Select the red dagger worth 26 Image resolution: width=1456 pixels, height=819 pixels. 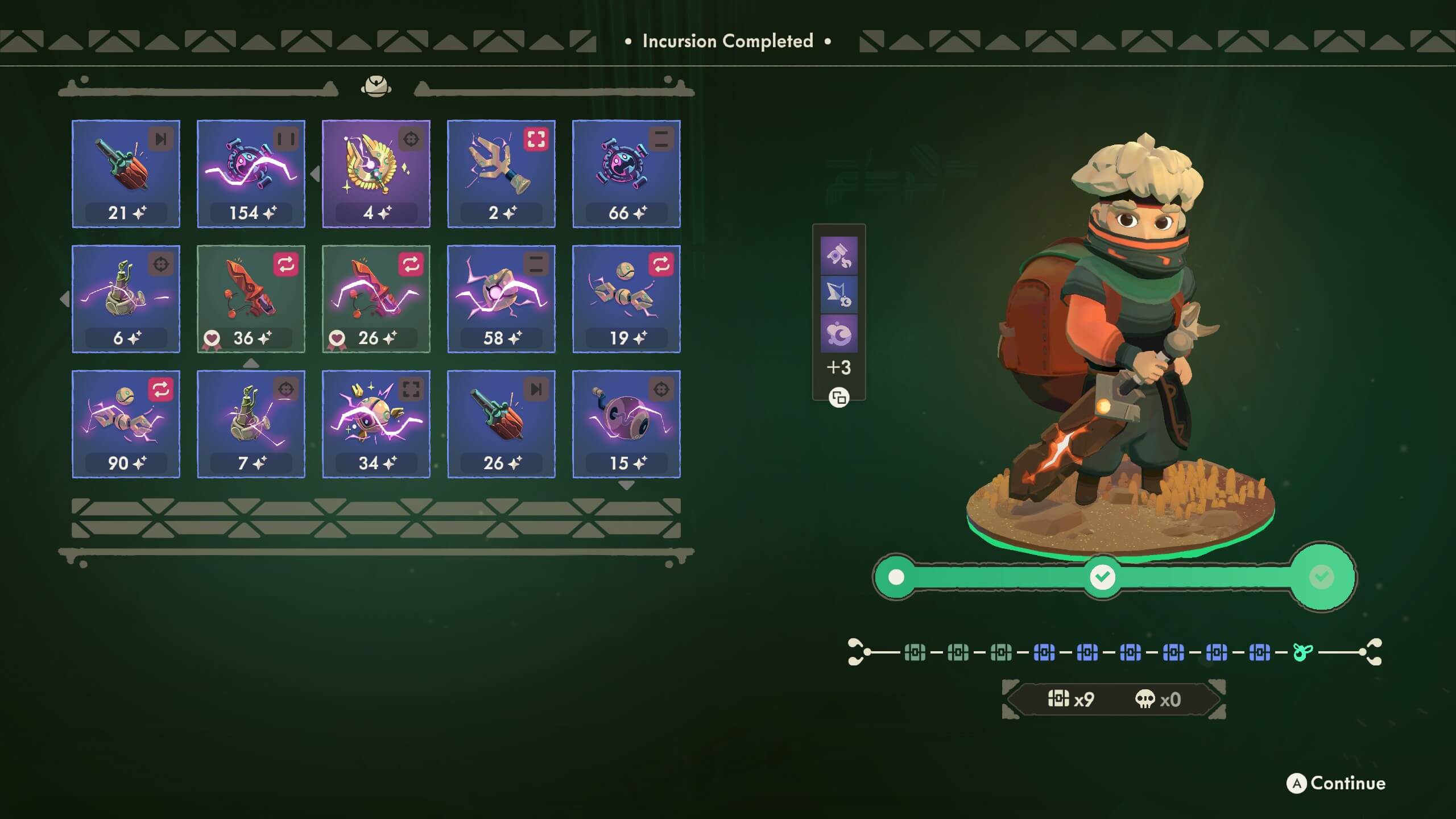pos(376,299)
